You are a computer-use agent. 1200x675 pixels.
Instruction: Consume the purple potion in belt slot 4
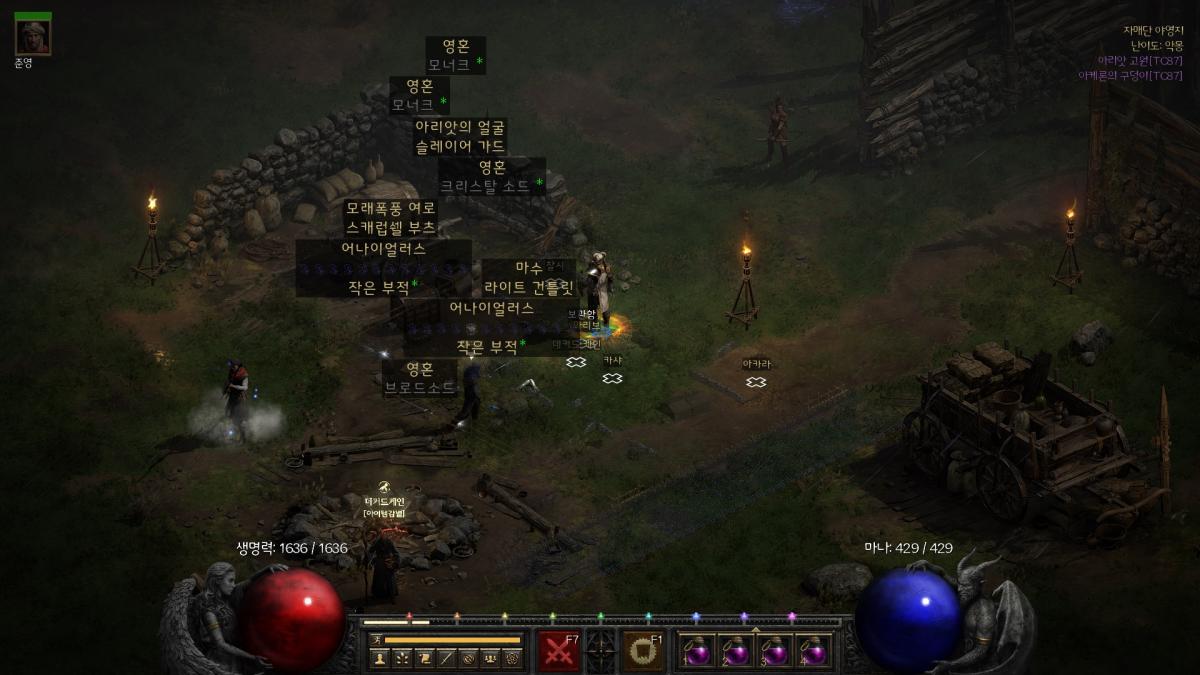point(814,651)
